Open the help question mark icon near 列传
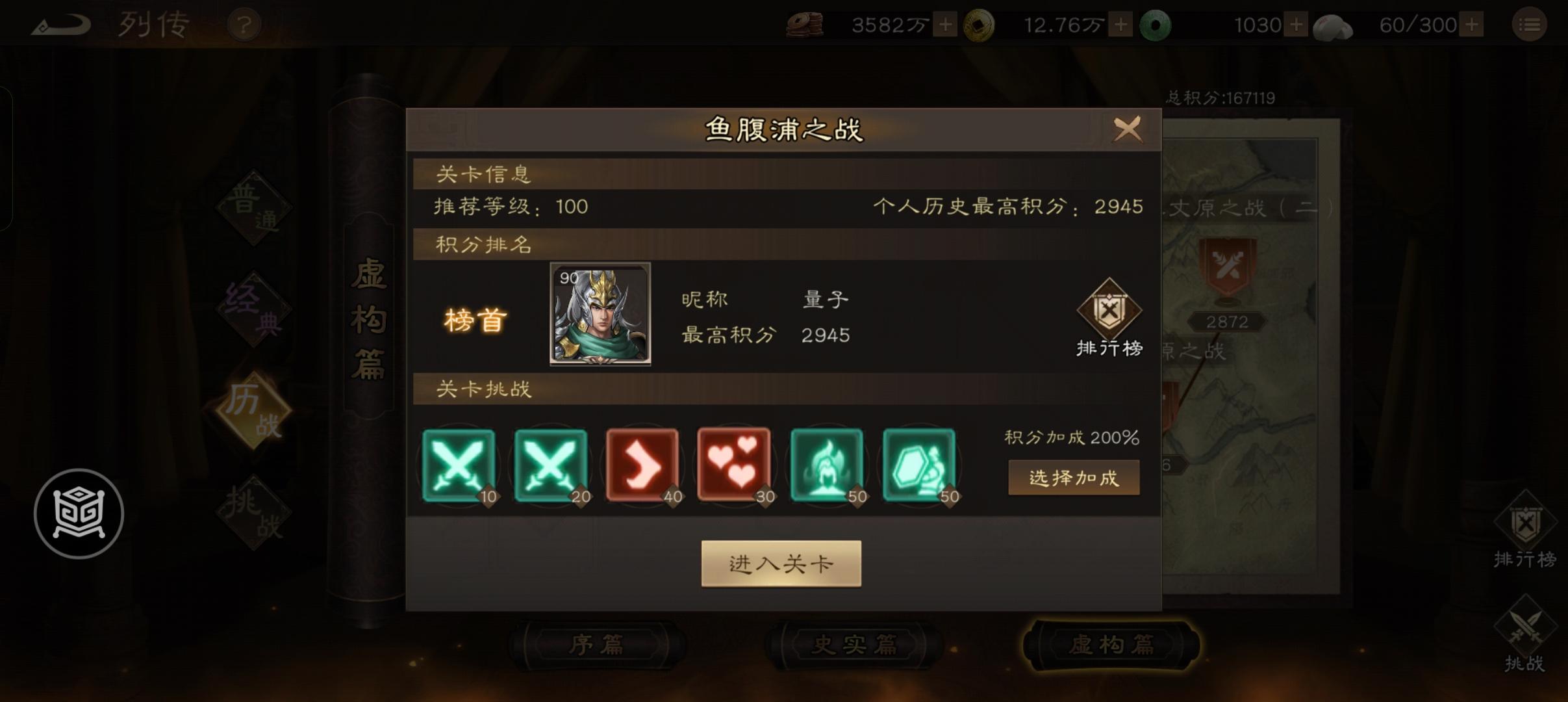 (244, 24)
